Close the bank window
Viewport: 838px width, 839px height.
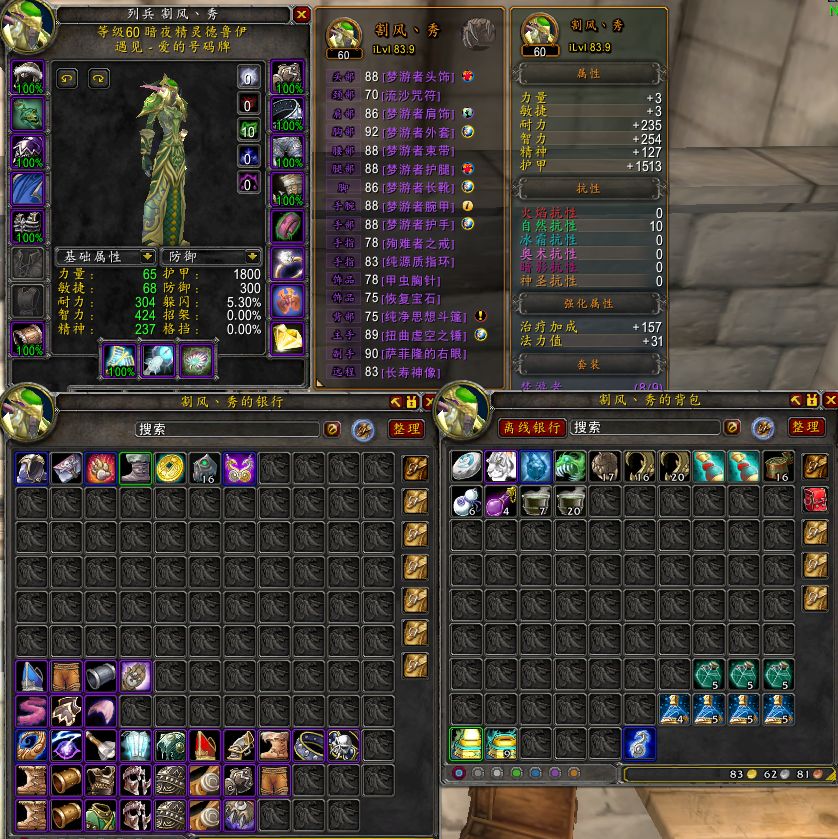coord(430,401)
